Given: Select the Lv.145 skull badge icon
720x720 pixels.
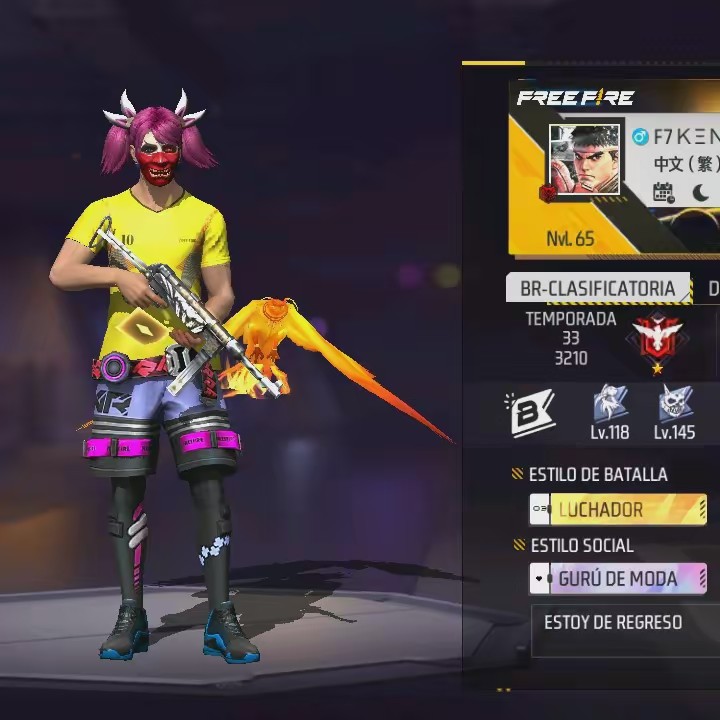Looking at the screenshot, I should pyautogui.click(x=675, y=405).
